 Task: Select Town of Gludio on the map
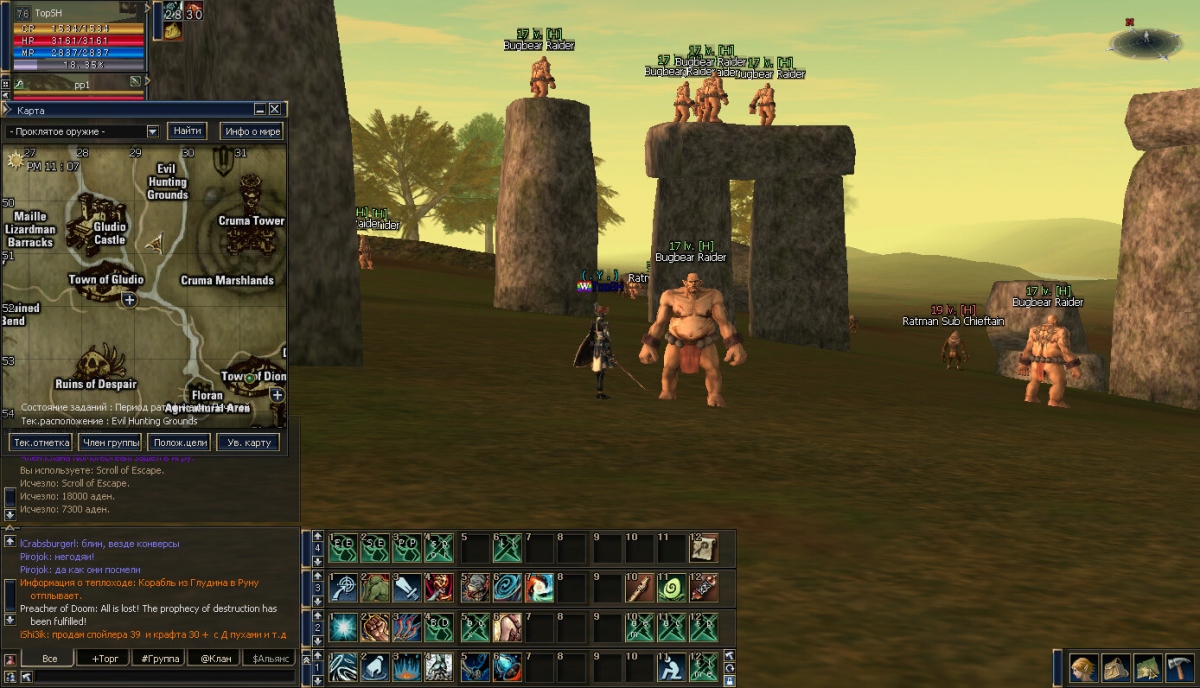pos(106,280)
